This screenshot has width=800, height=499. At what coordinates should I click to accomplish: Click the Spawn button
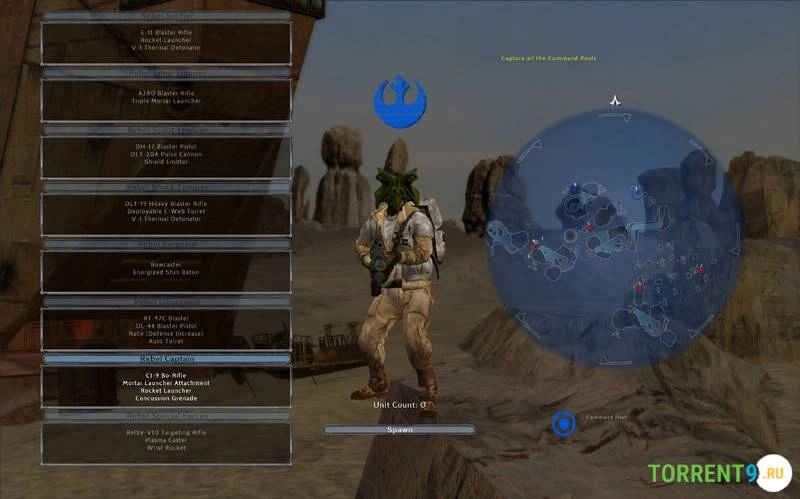tap(399, 429)
